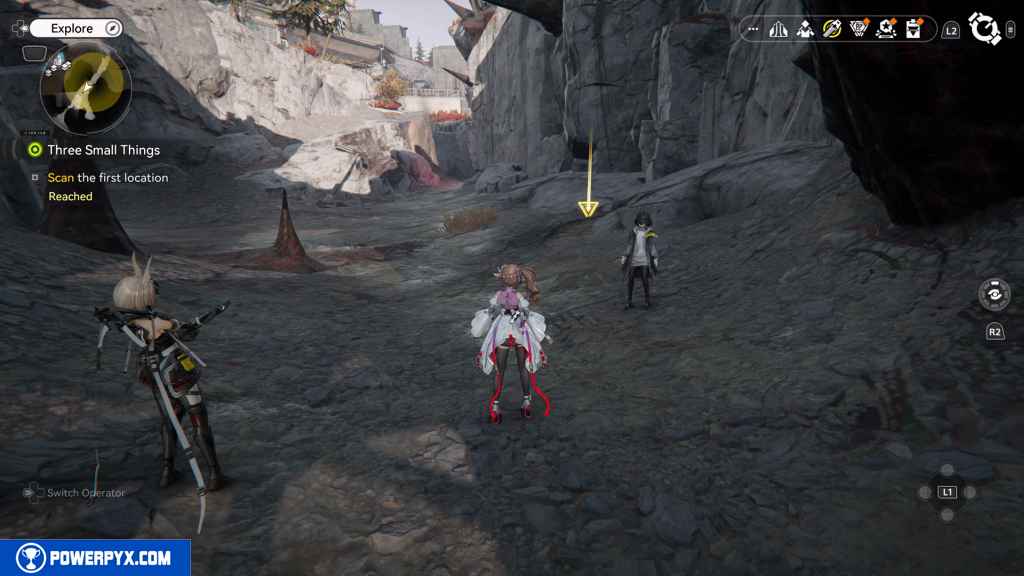Open the clipboard icon in the top bar
Viewport: 1024px width, 576px height.
click(x=912, y=30)
